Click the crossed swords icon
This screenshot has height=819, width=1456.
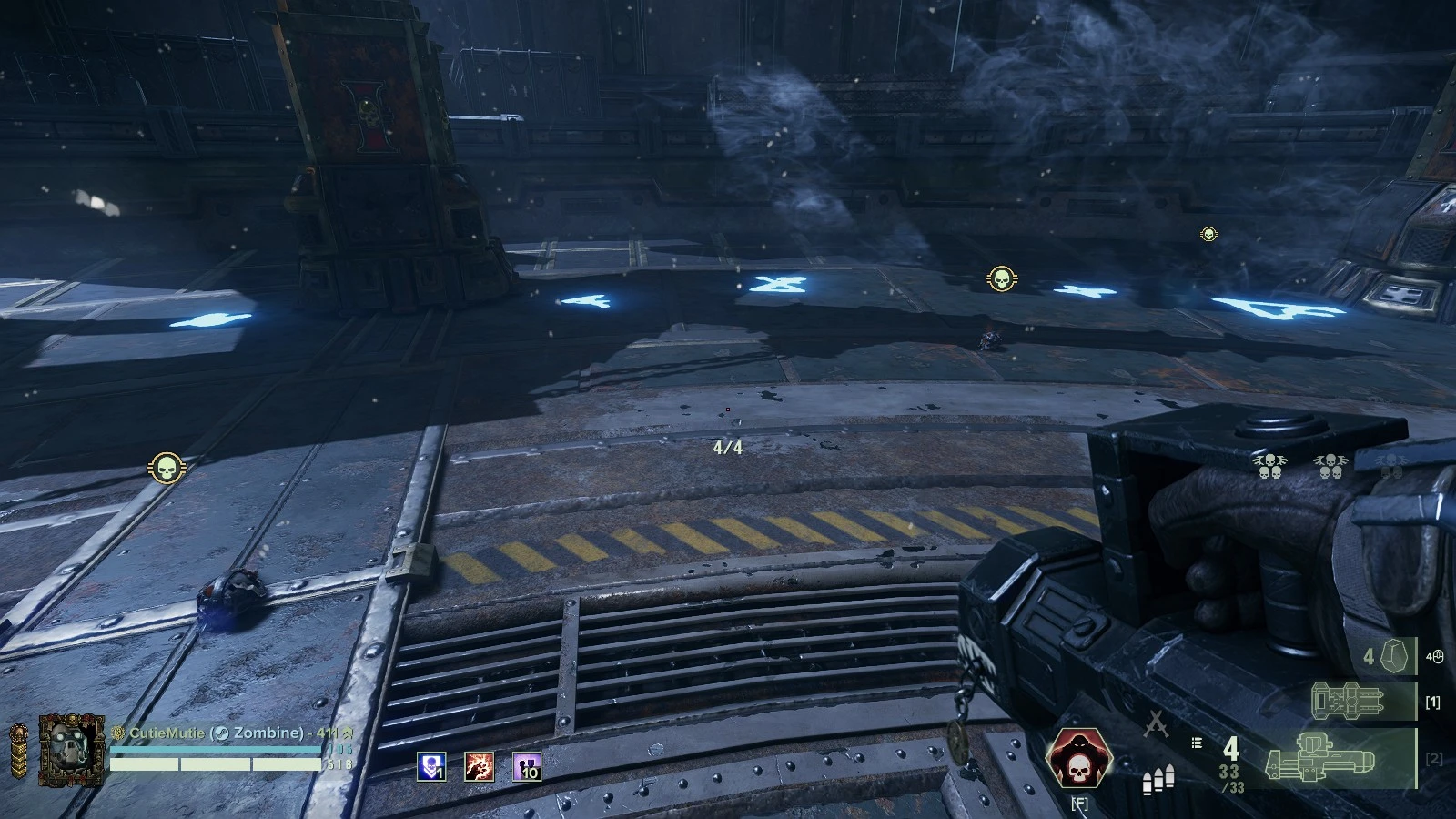pyautogui.click(x=1156, y=723)
